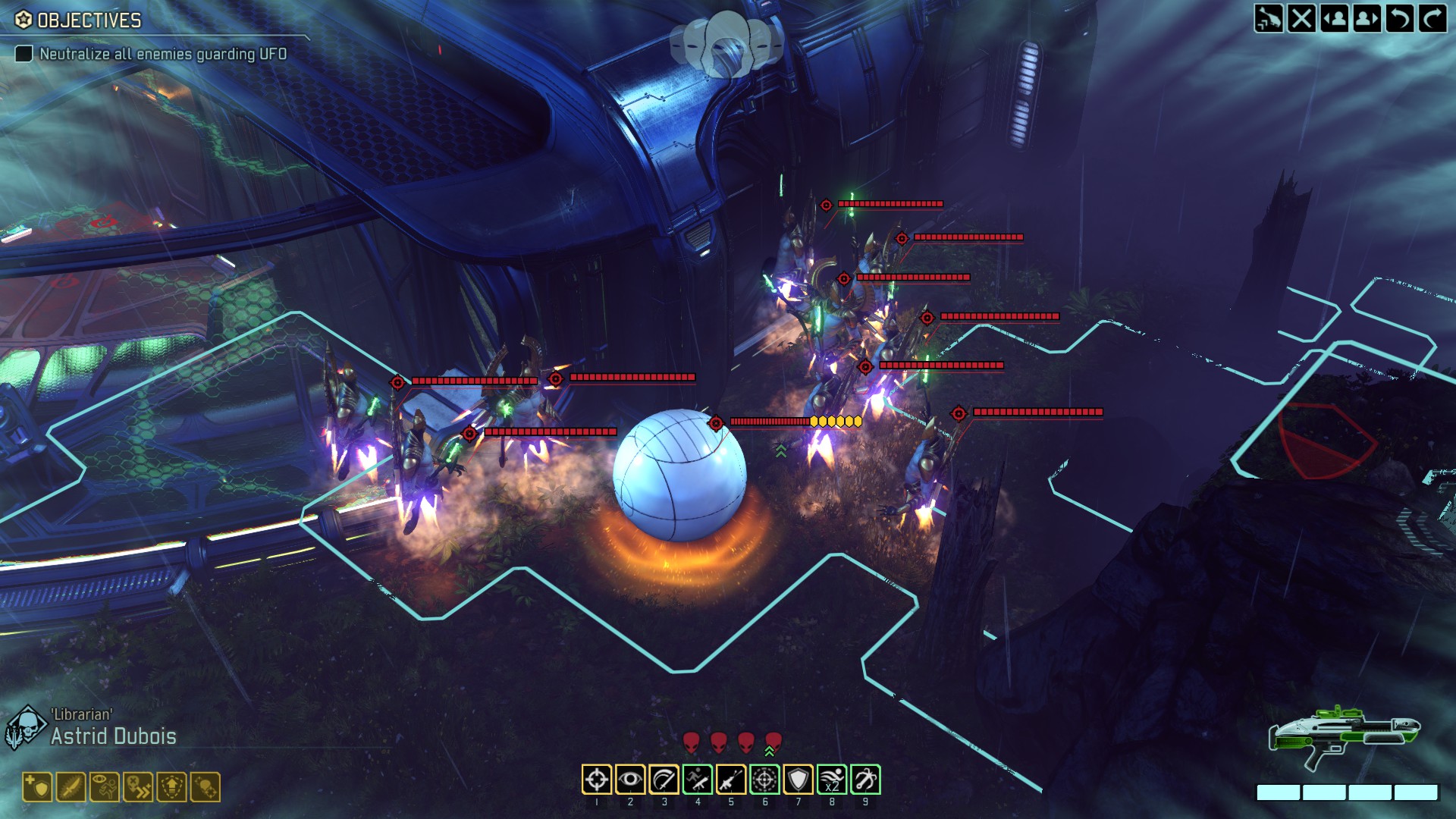
Task: Use the sword slash ability
Action: (664, 780)
